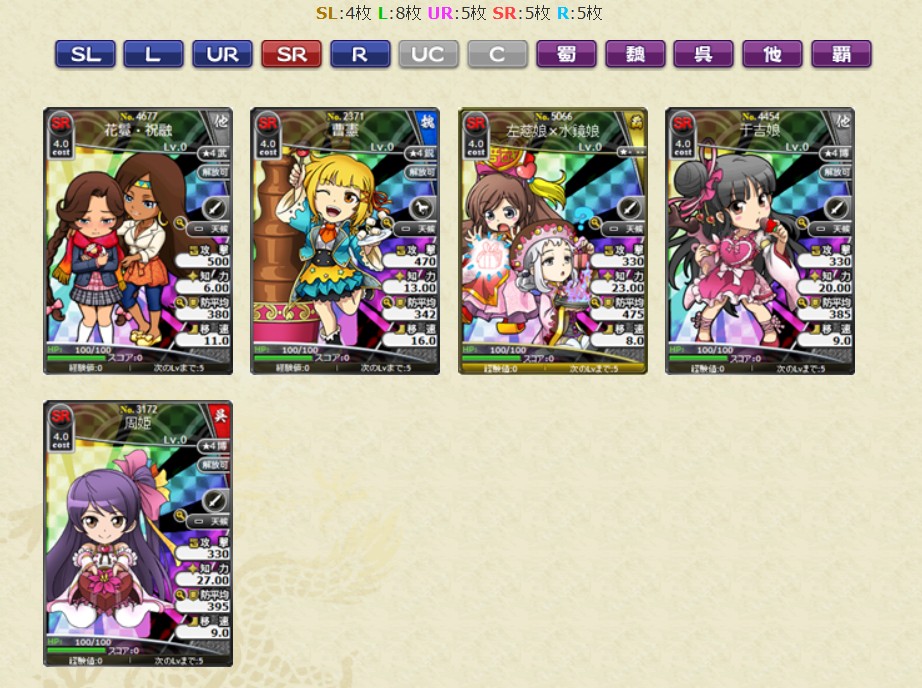
Task: Select the 呉 faction filter
Action: pos(703,55)
